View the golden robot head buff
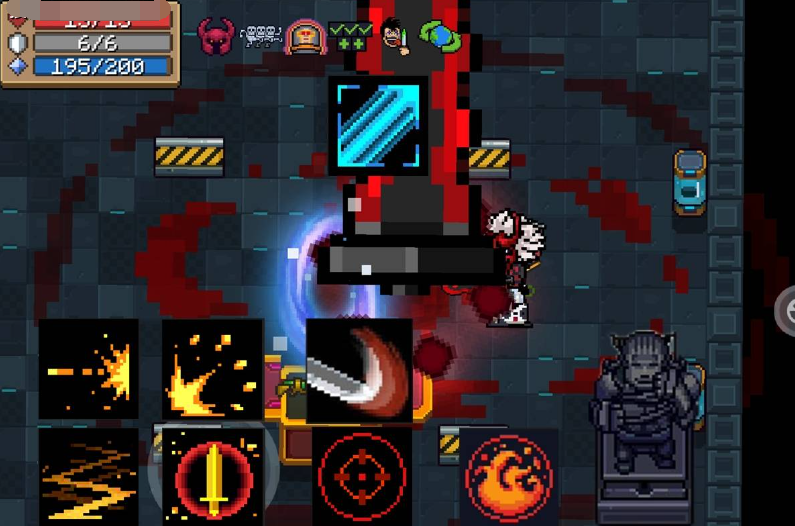This screenshot has width=795, height=526. (x=304, y=37)
